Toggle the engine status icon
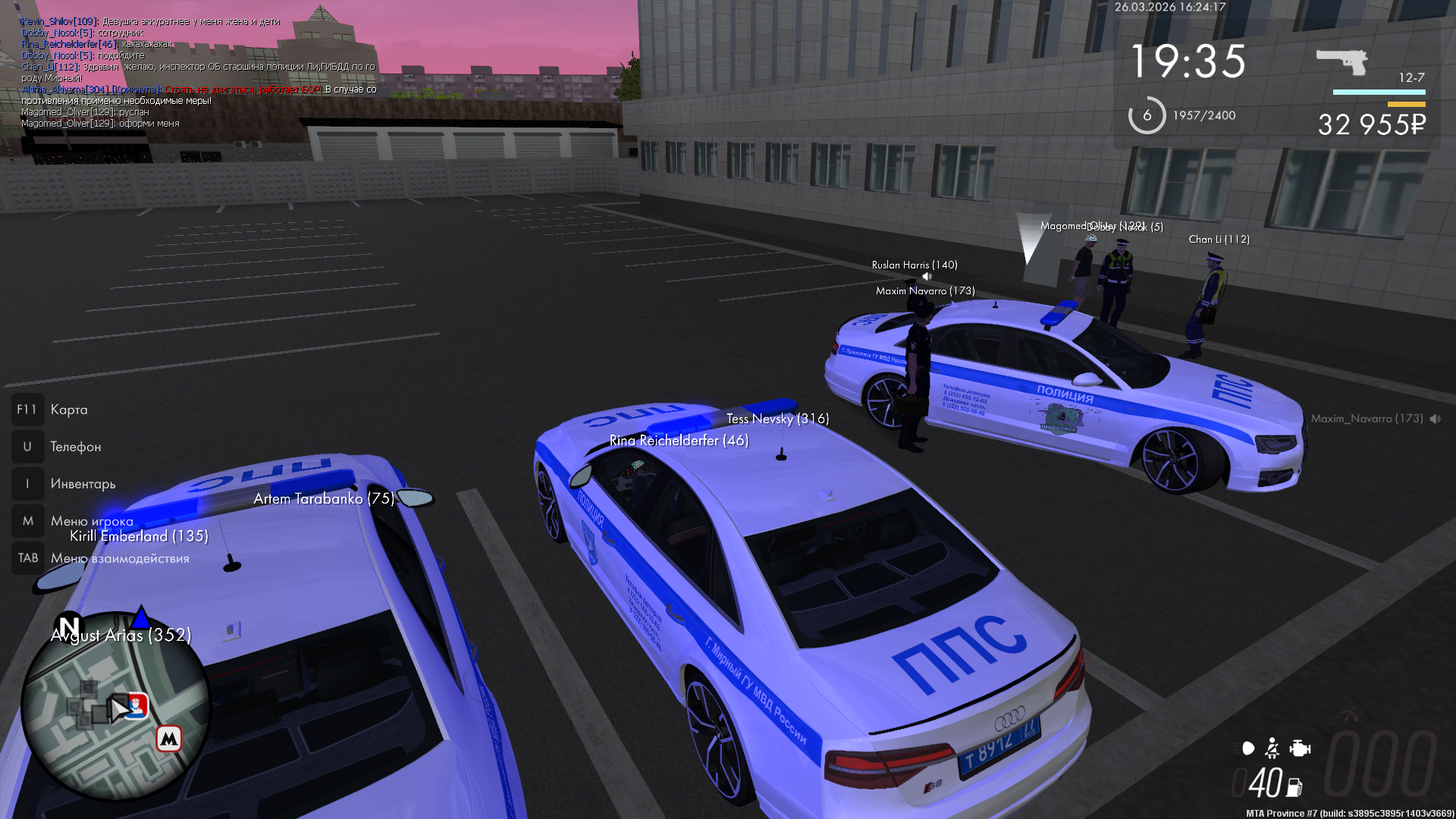 pyautogui.click(x=1300, y=748)
